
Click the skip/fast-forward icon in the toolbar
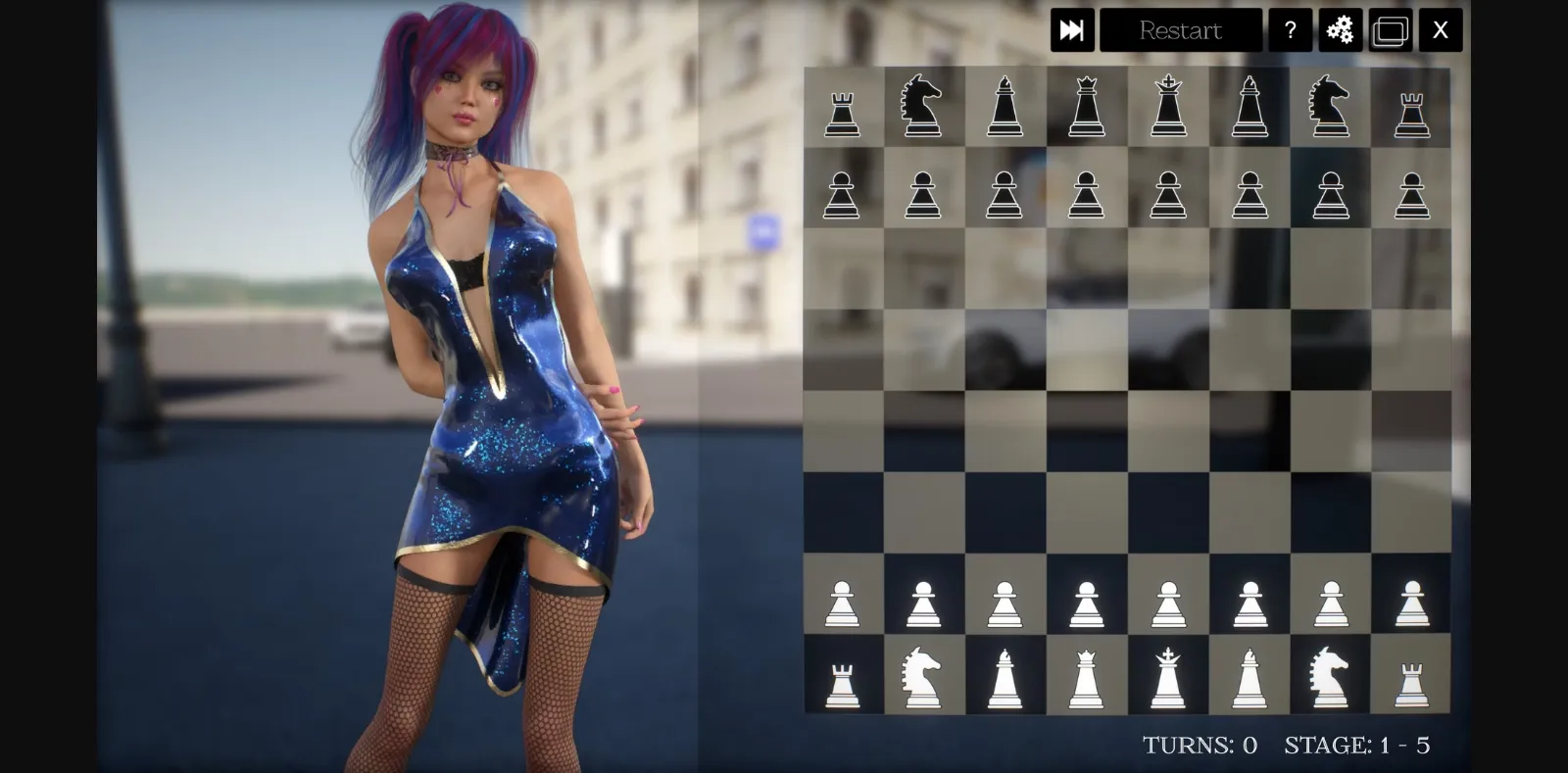1073,30
